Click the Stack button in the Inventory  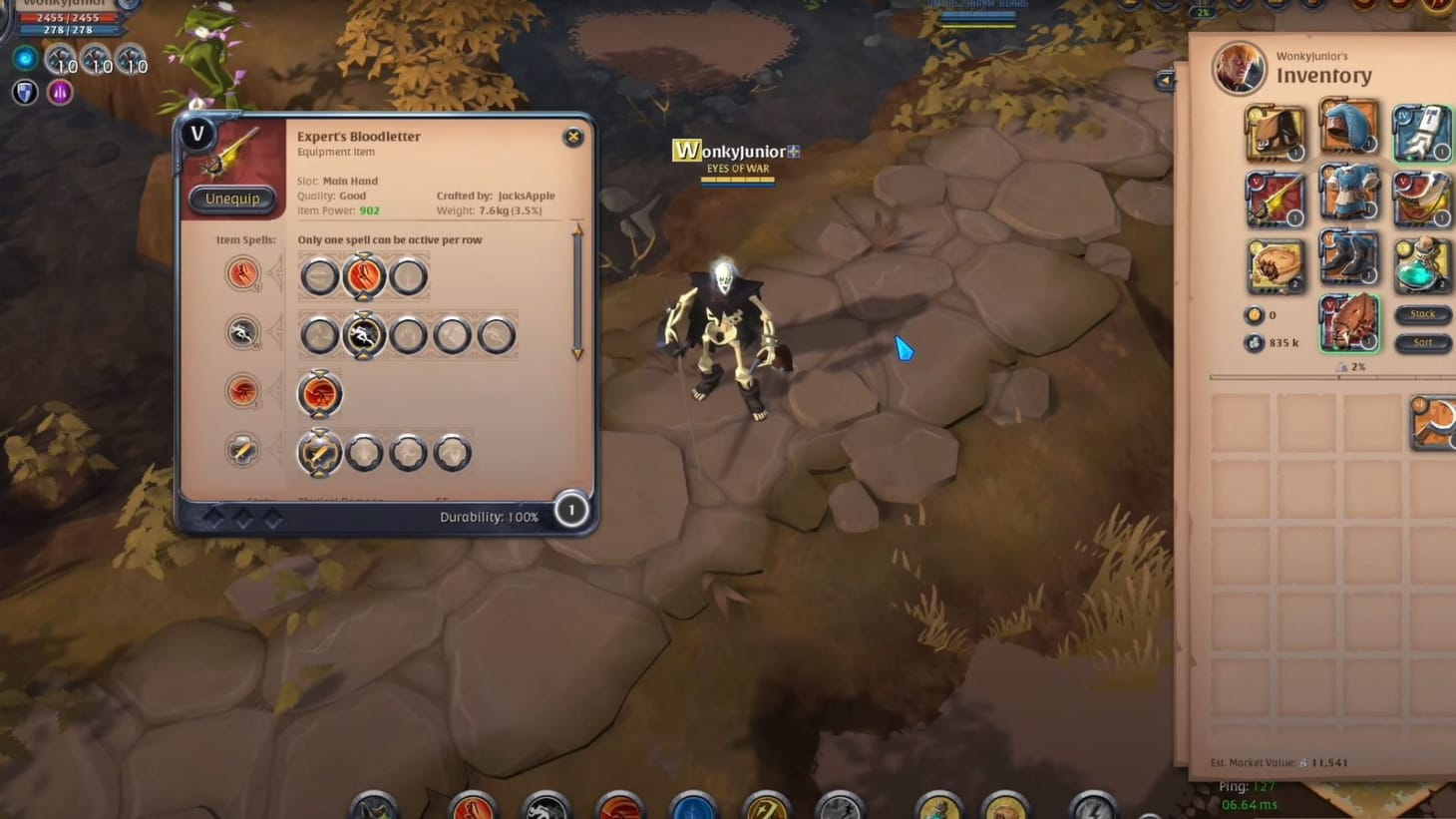[x=1422, y=313]
